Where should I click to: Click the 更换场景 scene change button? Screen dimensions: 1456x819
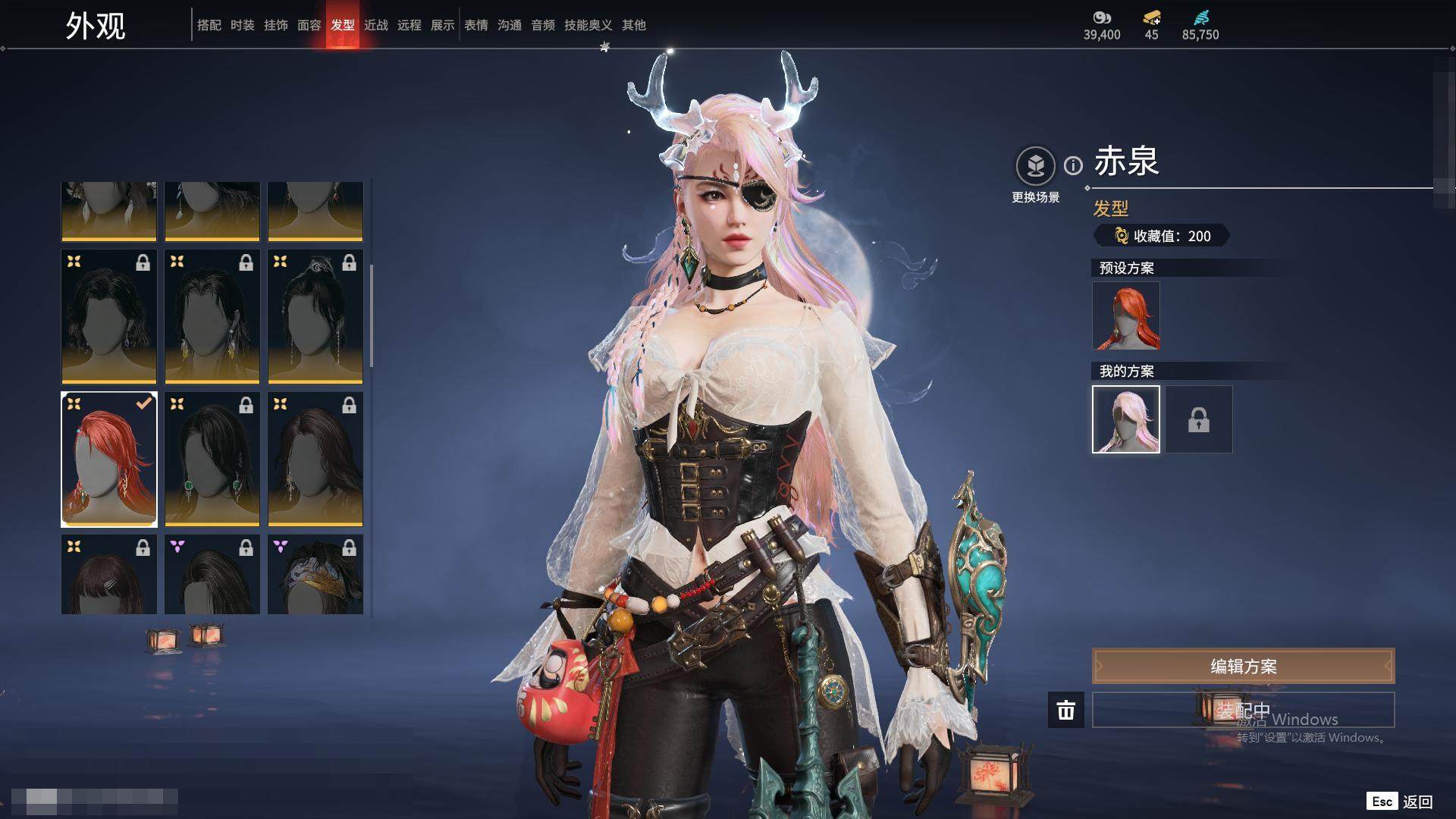pos(1035,166)
